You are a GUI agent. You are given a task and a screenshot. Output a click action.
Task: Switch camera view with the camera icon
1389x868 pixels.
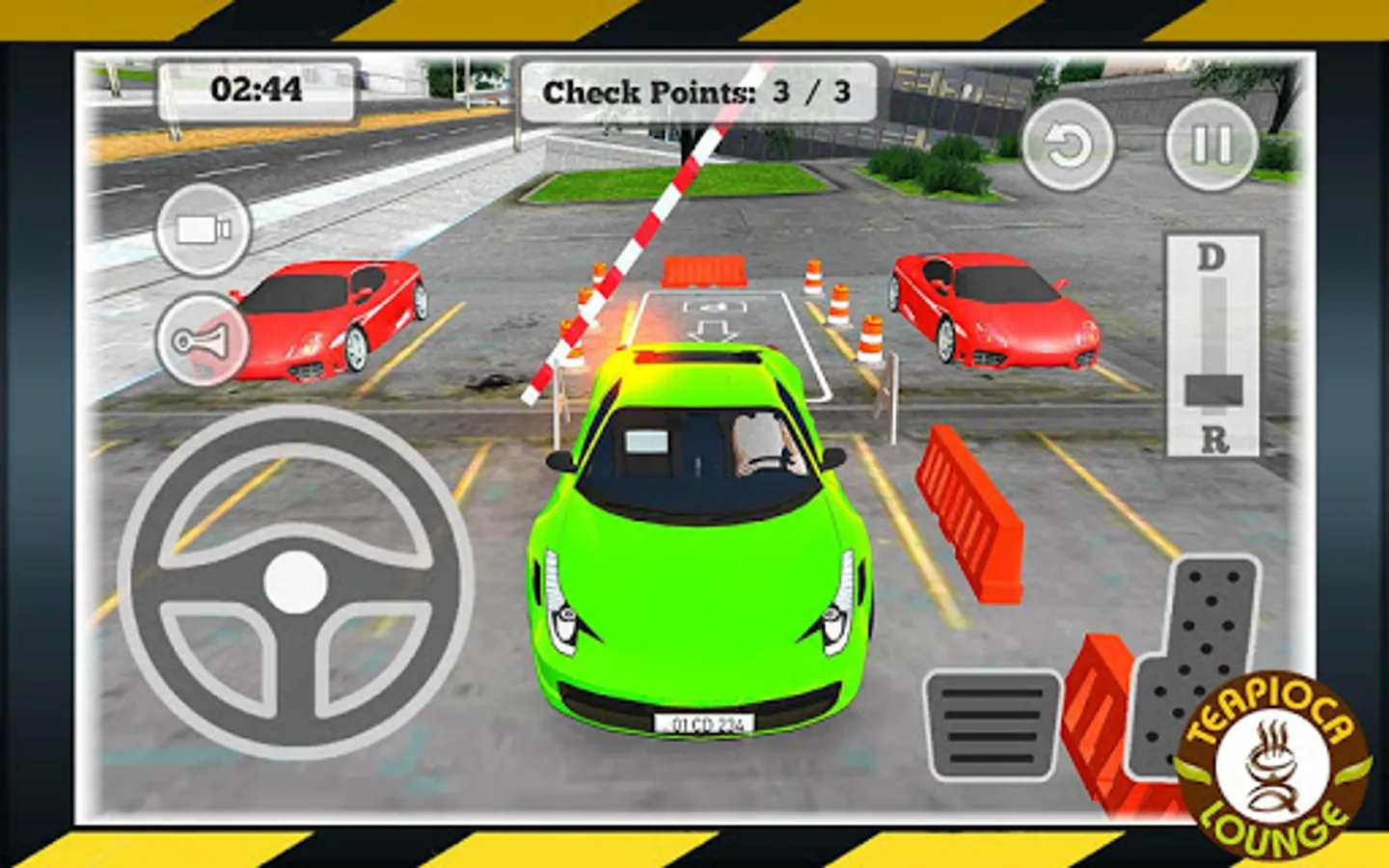204,230
